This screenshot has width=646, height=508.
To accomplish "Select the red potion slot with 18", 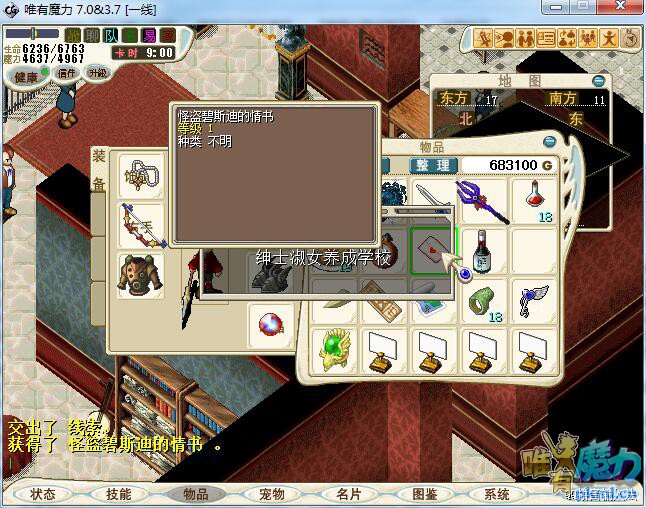I will [535, 199].
